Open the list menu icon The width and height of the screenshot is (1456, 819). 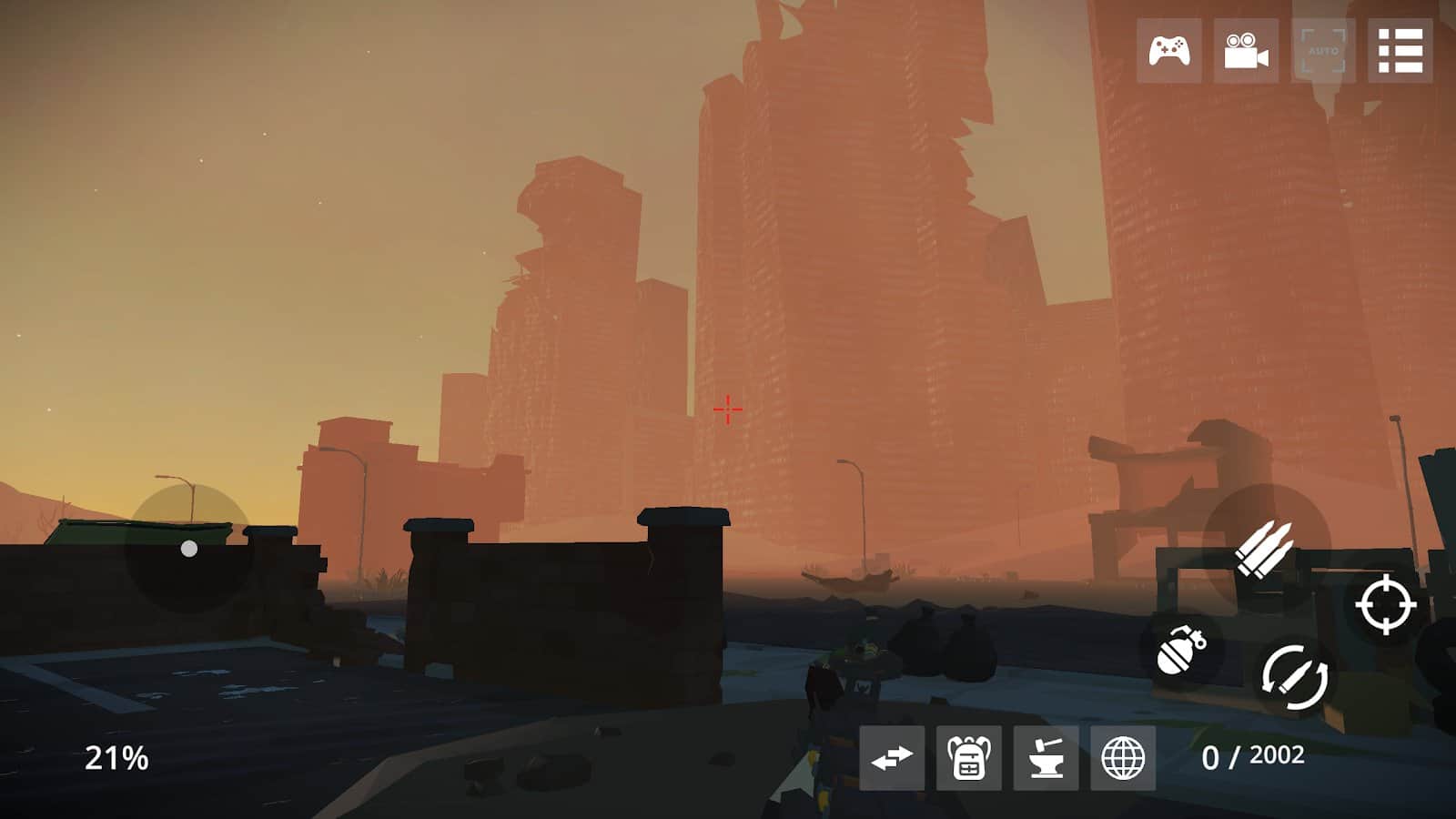tap(1400, 51)
